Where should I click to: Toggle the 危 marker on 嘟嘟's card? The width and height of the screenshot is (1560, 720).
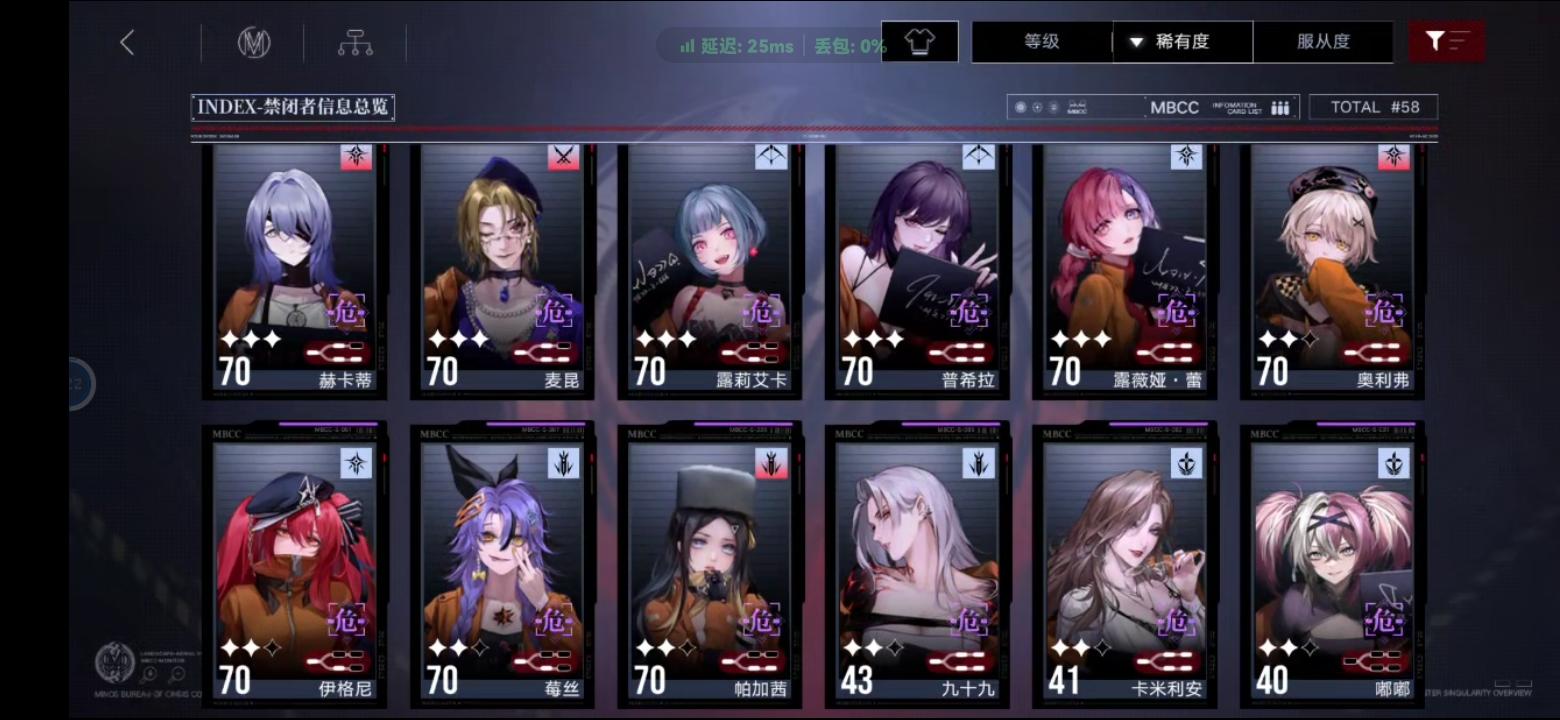[1383, 621]
